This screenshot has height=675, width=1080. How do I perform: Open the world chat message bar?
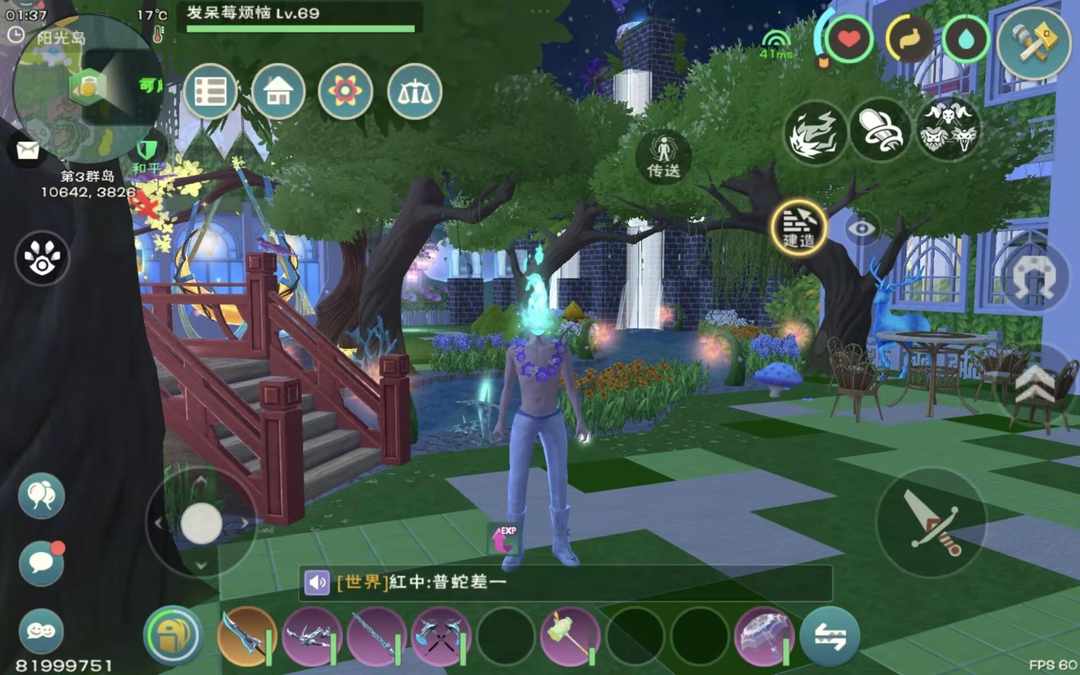click(566, 583)
